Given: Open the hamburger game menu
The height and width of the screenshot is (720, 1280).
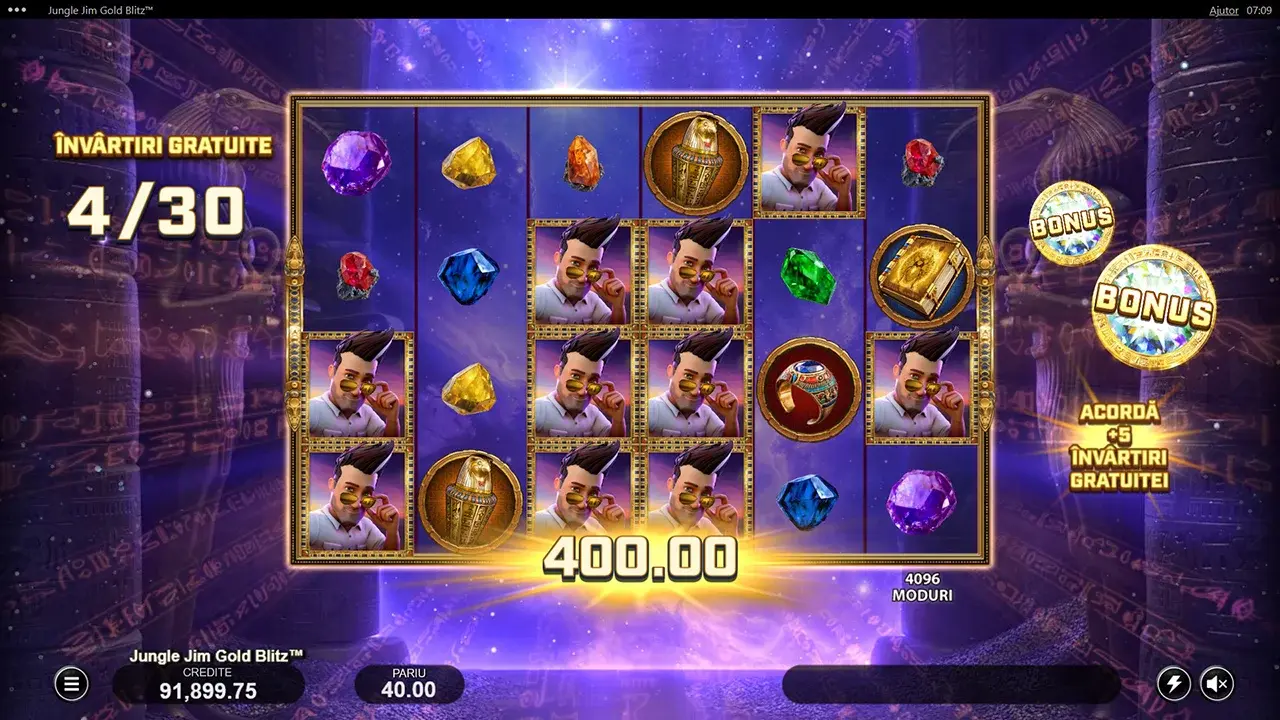Looking at the screenshot, I should pyautogui.click(x=71, y=683).
